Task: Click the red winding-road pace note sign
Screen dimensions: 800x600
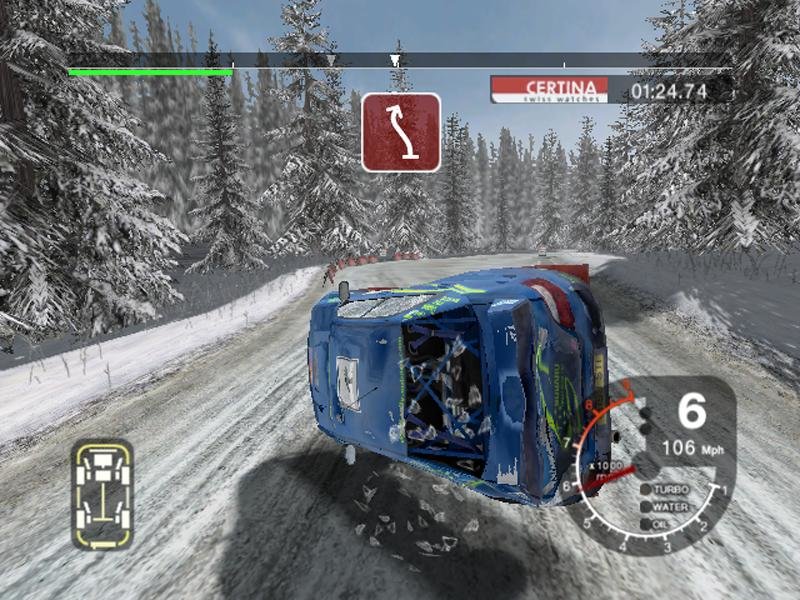Action: (401, 131)
